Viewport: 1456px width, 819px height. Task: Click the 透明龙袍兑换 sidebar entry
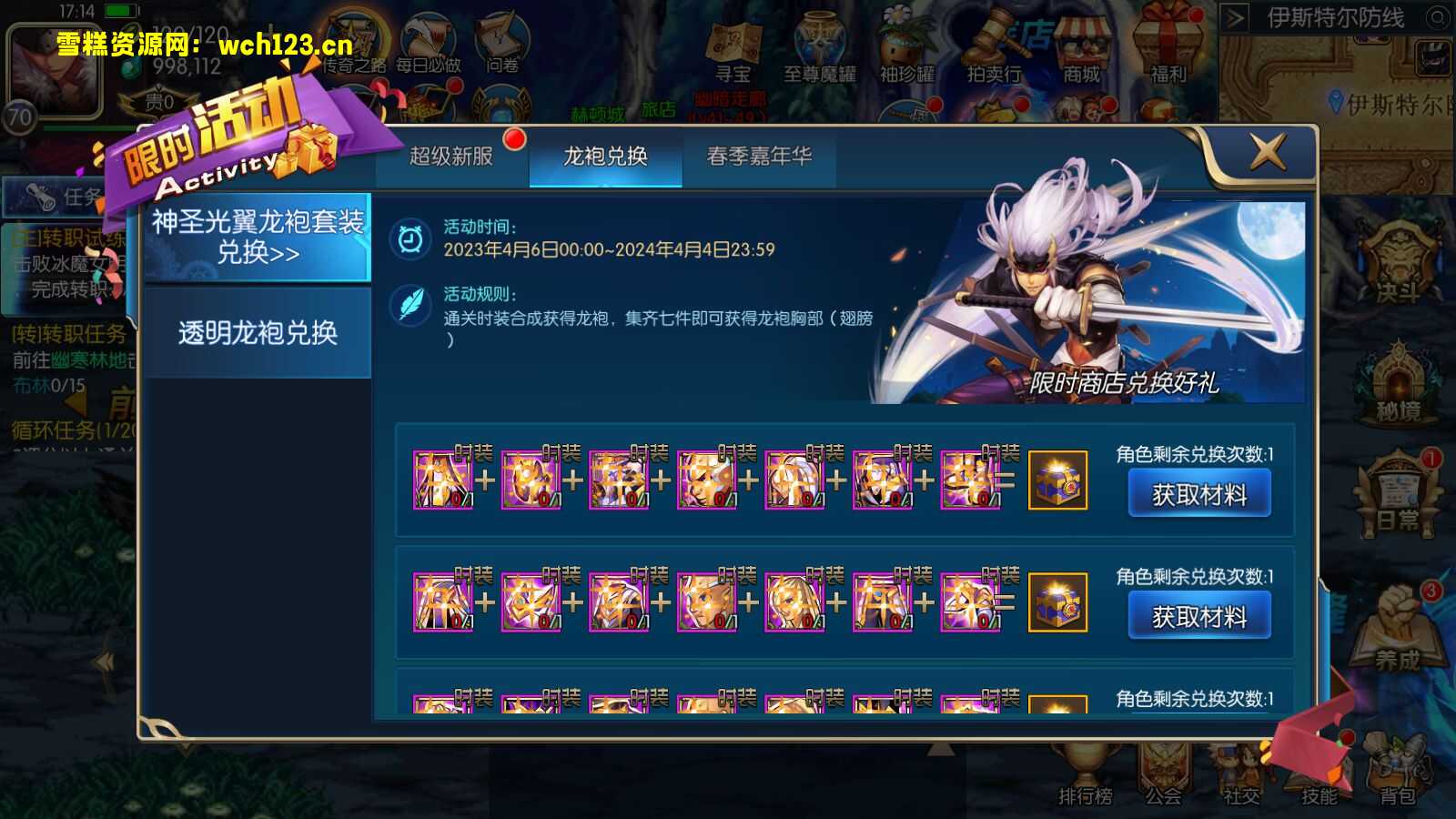[x=258, y=334]
